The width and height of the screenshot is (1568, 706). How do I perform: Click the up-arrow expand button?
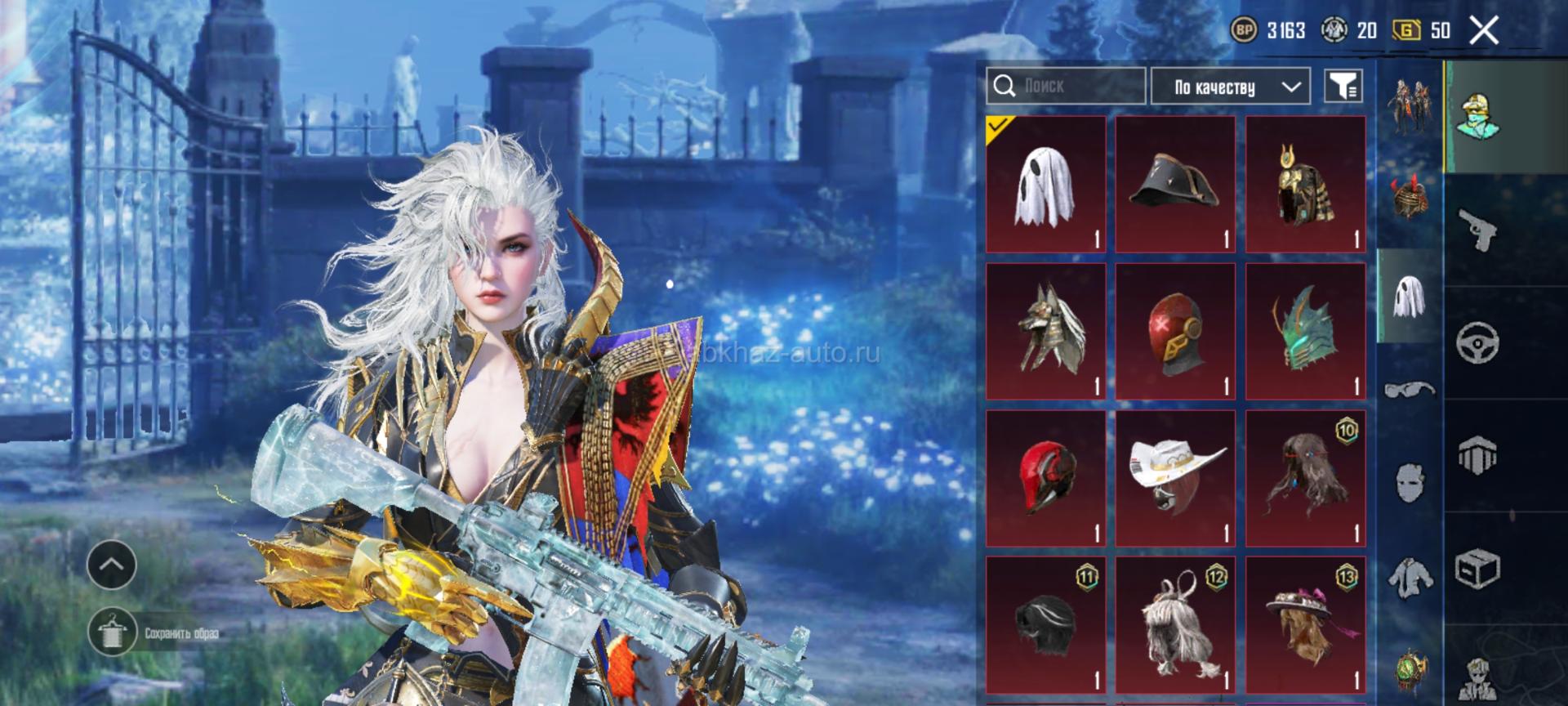click(x=111, y=565)
